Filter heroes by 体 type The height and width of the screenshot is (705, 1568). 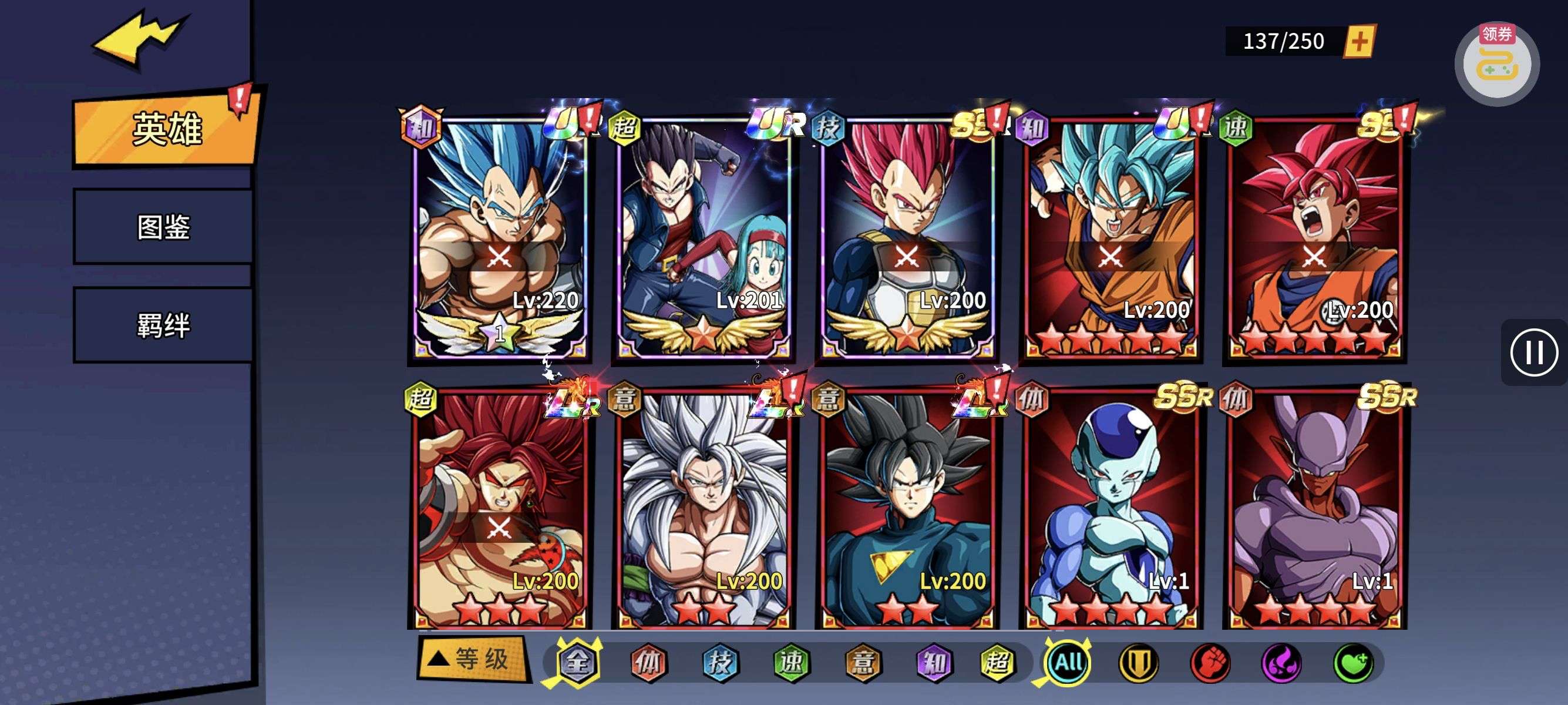pos(648,662)
